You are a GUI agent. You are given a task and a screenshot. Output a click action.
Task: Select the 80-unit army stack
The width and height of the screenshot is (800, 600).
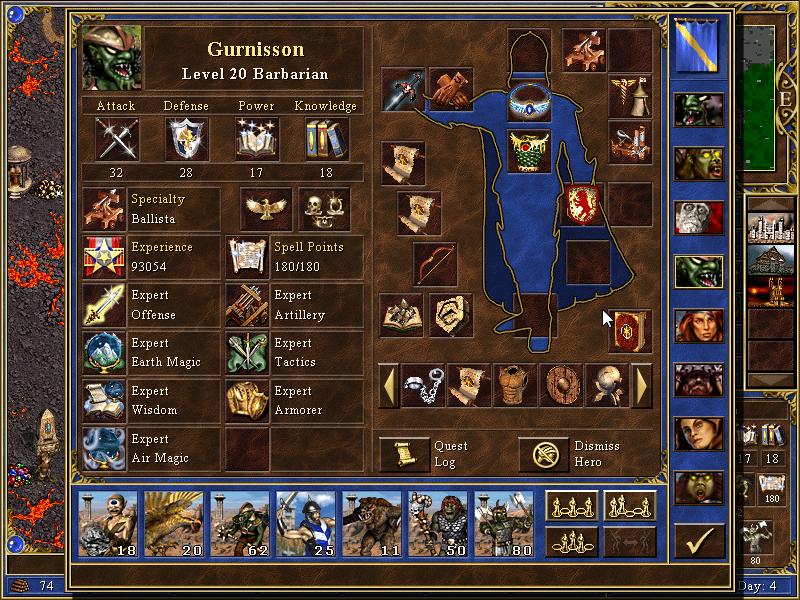click(505, 524)
